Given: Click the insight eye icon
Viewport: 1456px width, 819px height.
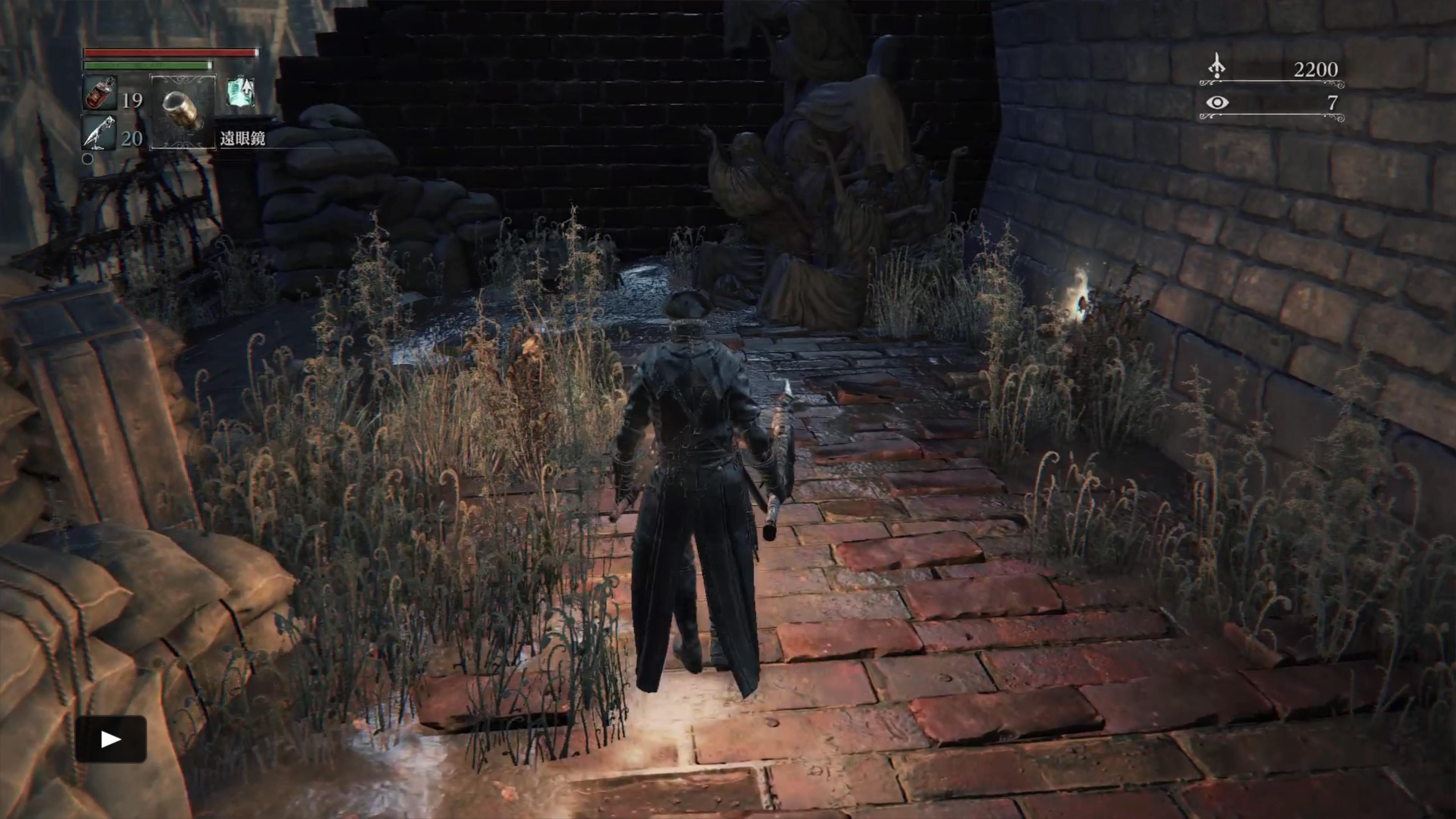Looking at the screenshot, I should 1217,103.
